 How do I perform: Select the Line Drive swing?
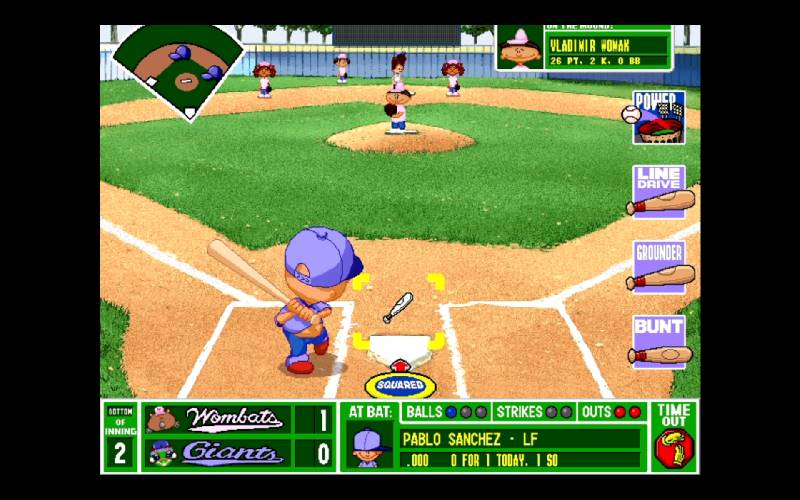pos(660,191)
